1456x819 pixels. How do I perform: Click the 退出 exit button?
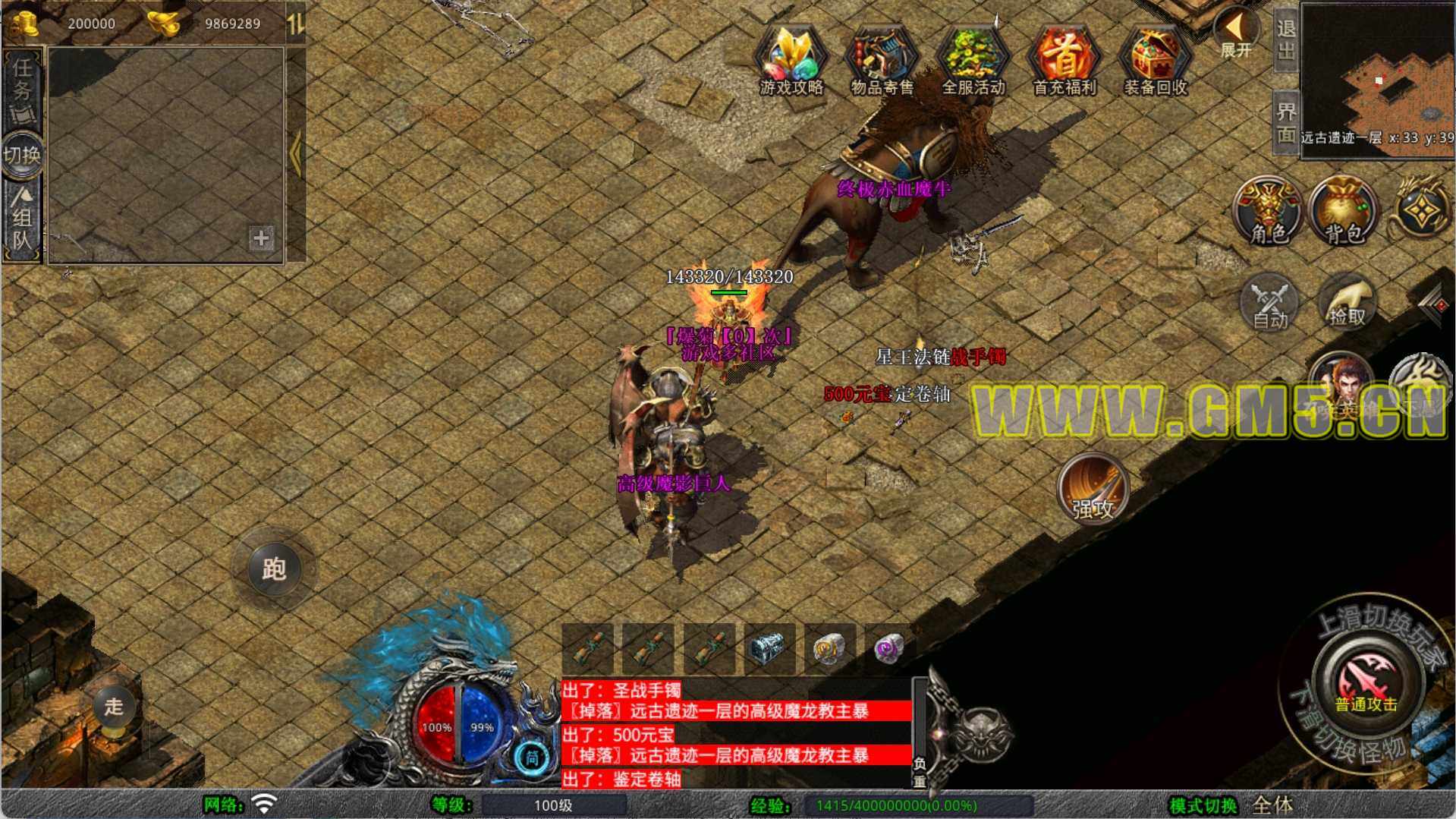click(1285, 39)
